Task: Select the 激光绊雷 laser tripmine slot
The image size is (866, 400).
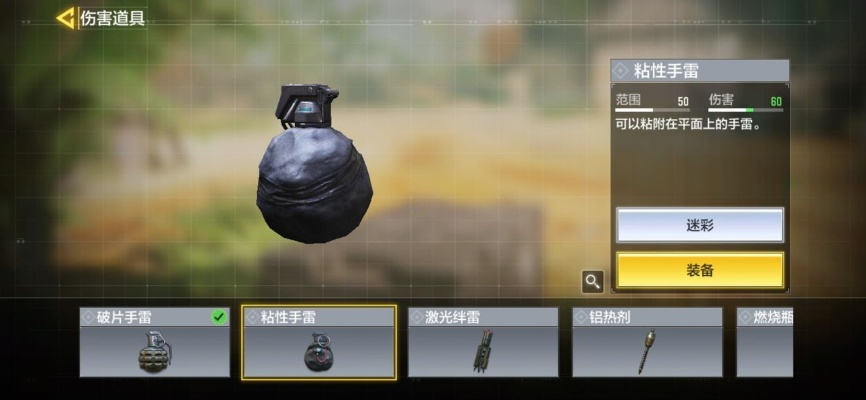Action: click(x=483, y=342)
